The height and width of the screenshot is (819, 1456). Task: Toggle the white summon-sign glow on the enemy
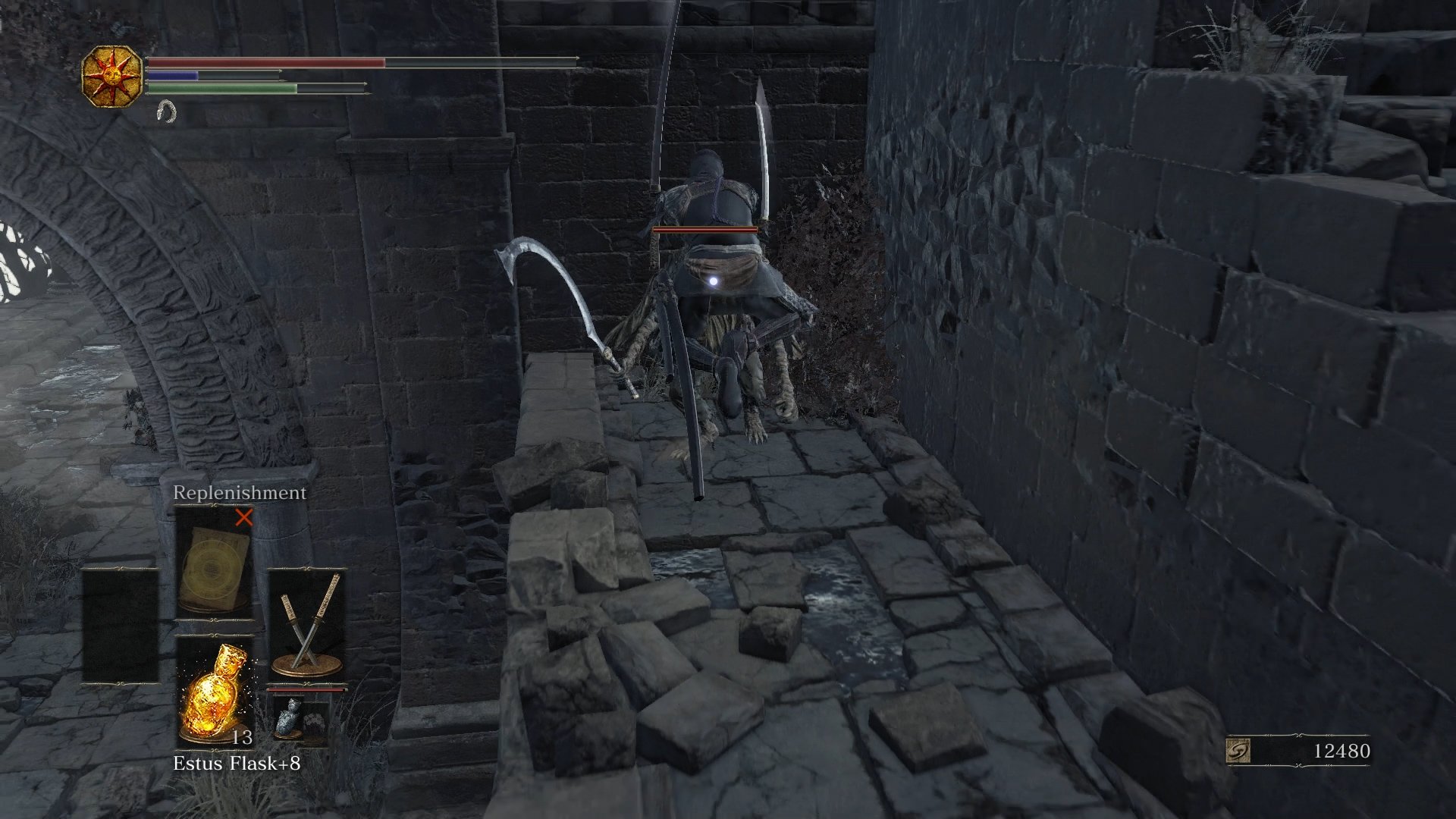pyautogui.click(x=714, y=282)
